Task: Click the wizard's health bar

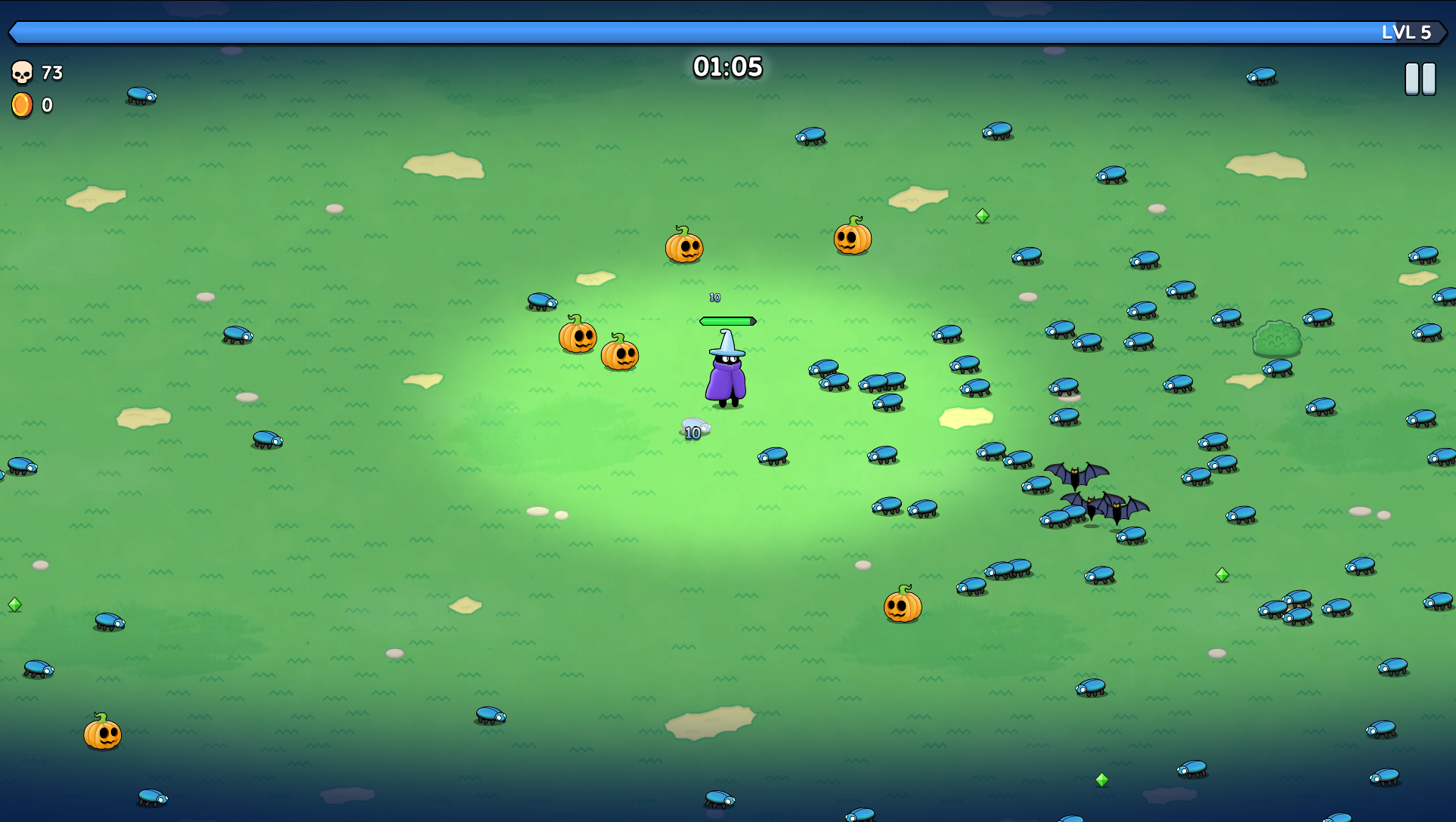Action: [727, 320]
